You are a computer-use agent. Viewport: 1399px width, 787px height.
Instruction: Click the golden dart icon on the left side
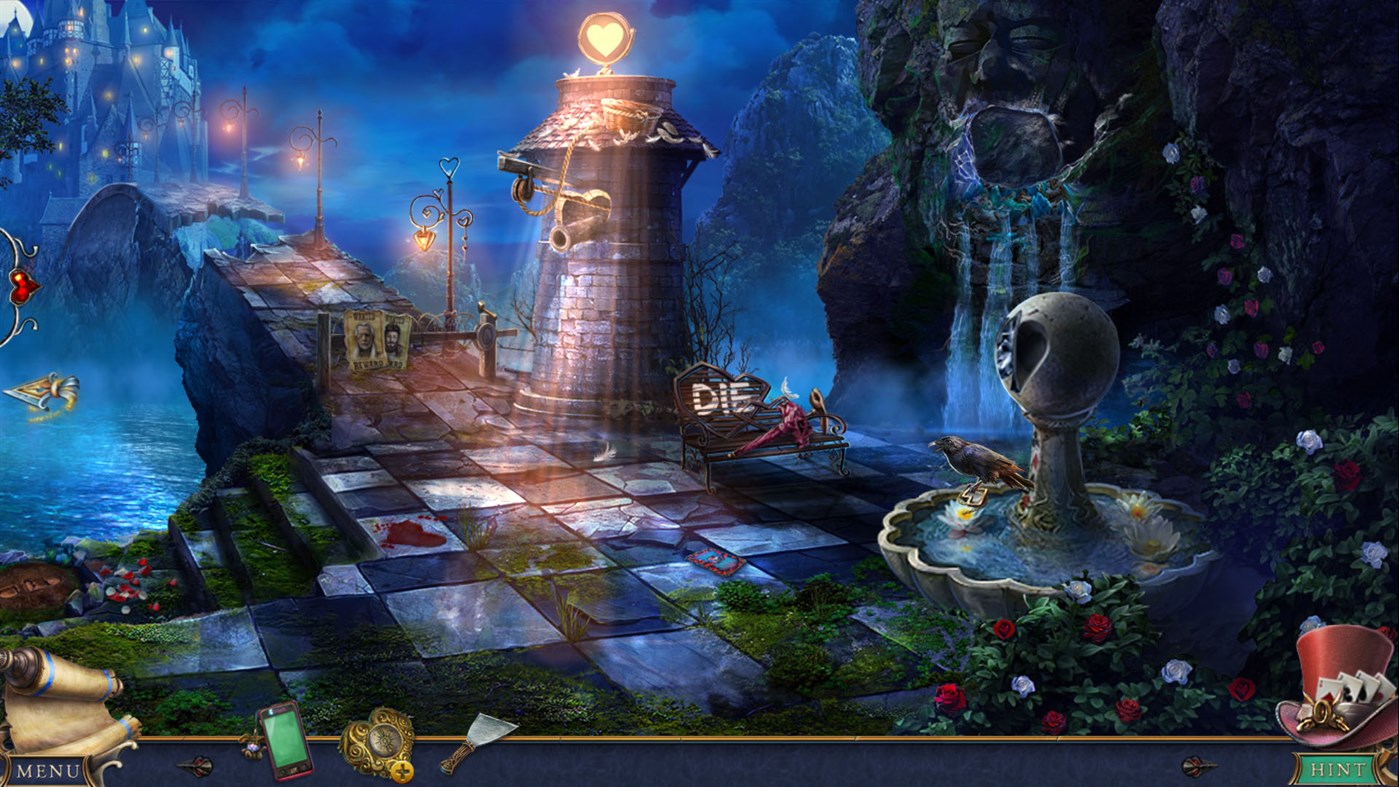(38, 388)
